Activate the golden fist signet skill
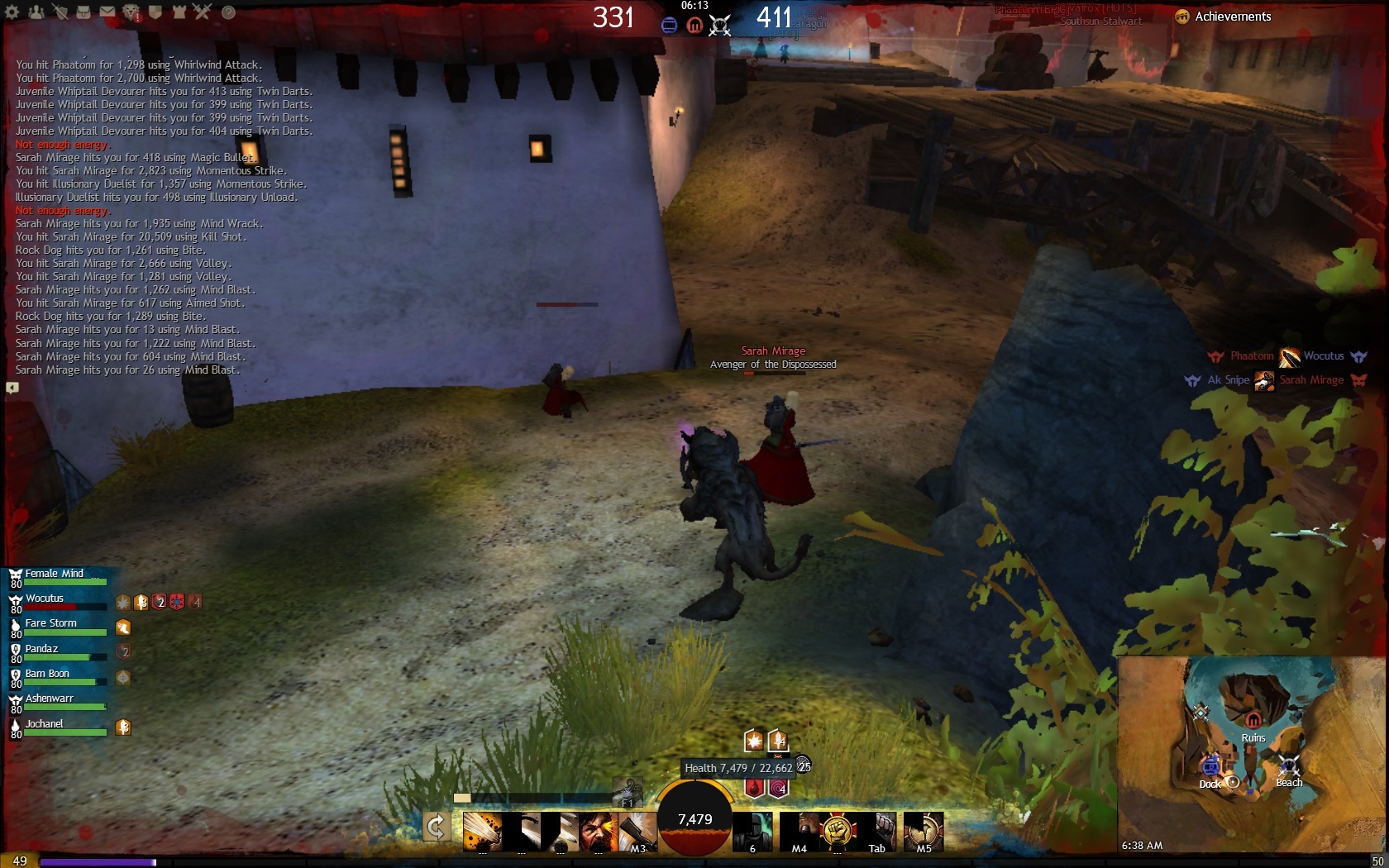This screenshot has width=1389, height=868. (838, 831)
